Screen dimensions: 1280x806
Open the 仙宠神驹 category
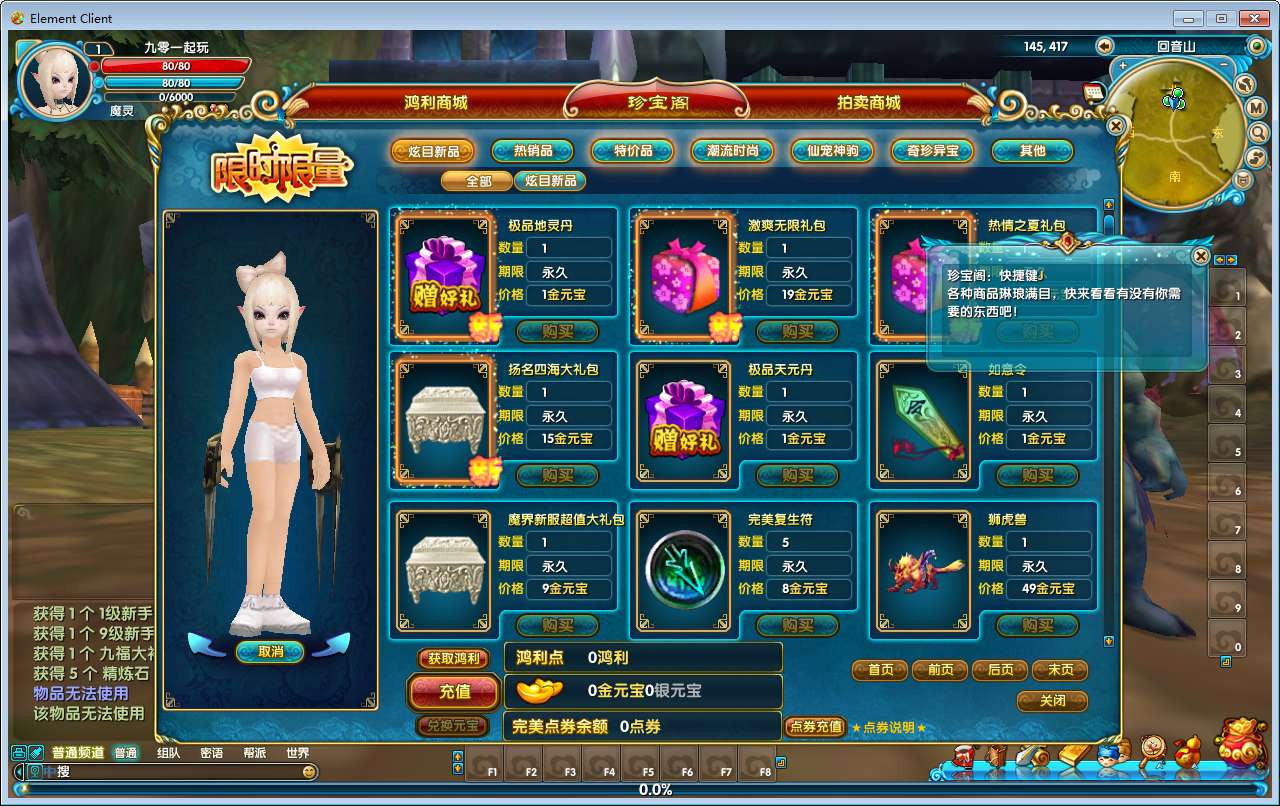832,151
